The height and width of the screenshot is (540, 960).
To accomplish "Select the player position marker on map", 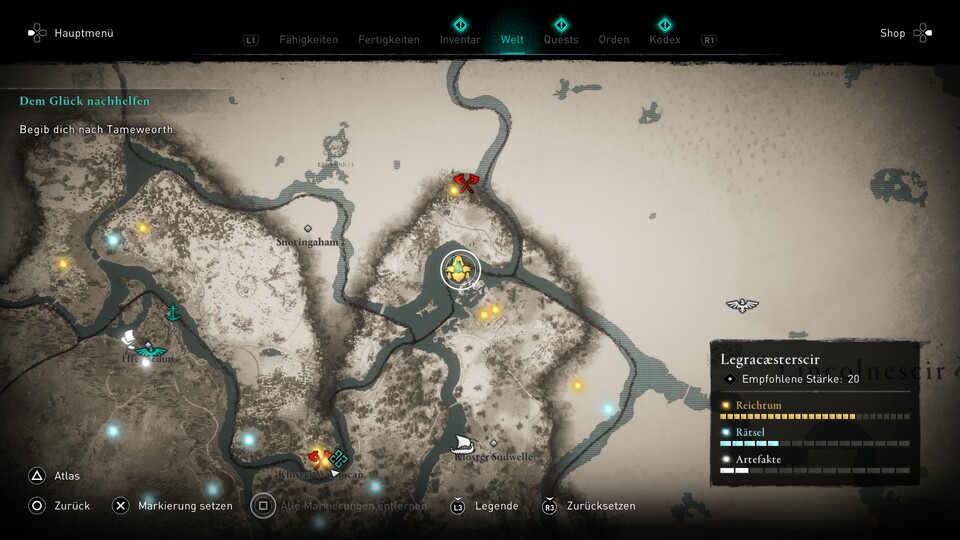I will coord(461,270).
